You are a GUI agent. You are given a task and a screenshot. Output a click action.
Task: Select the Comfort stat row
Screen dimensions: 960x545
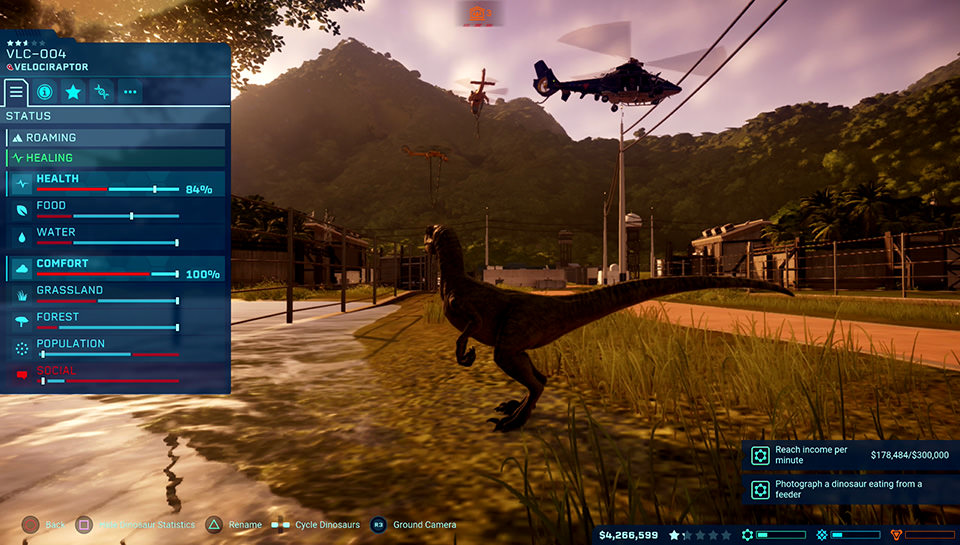point(115,268)
